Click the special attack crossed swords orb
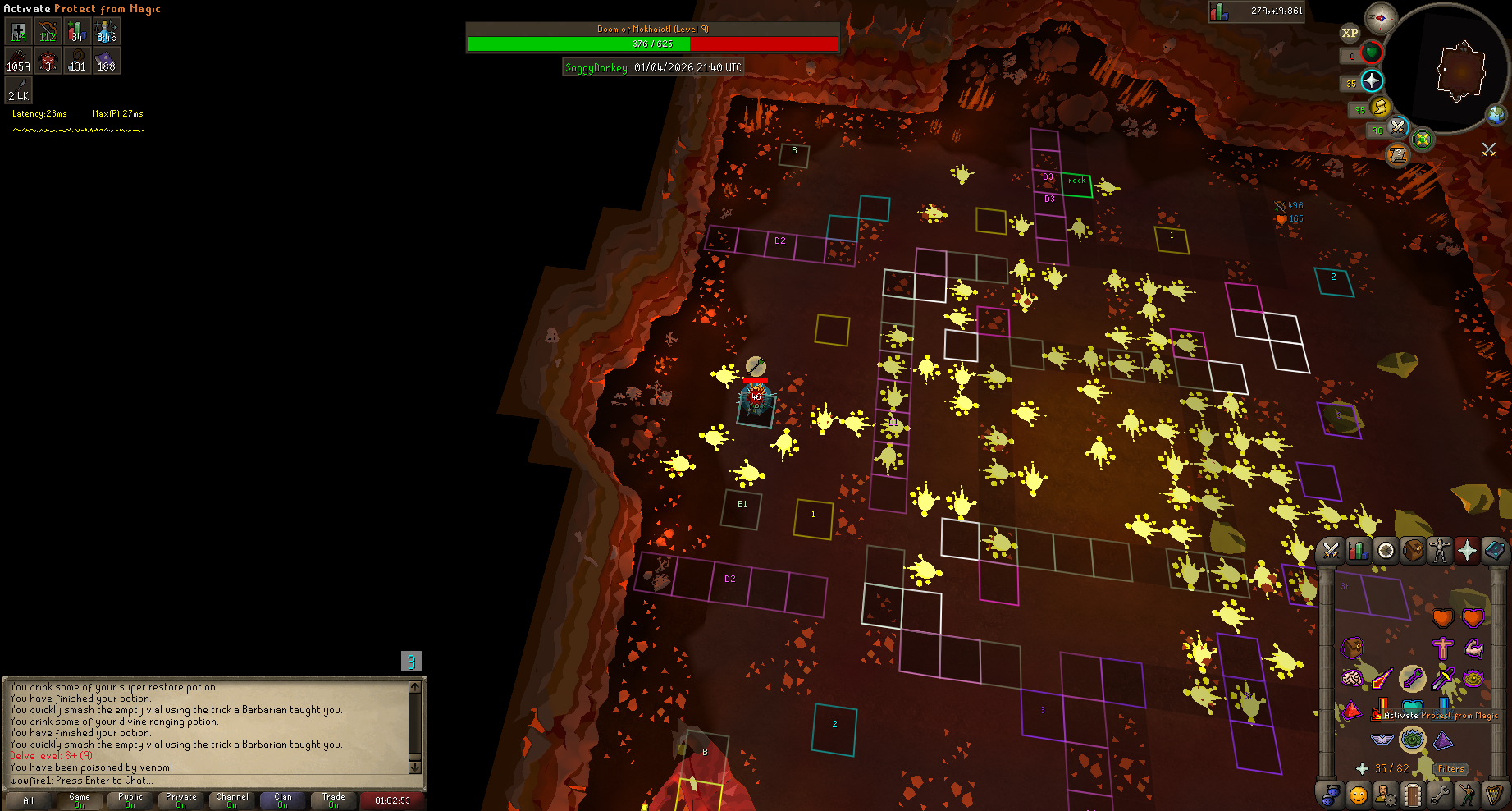1512x811 pixels. (1397, 128)
